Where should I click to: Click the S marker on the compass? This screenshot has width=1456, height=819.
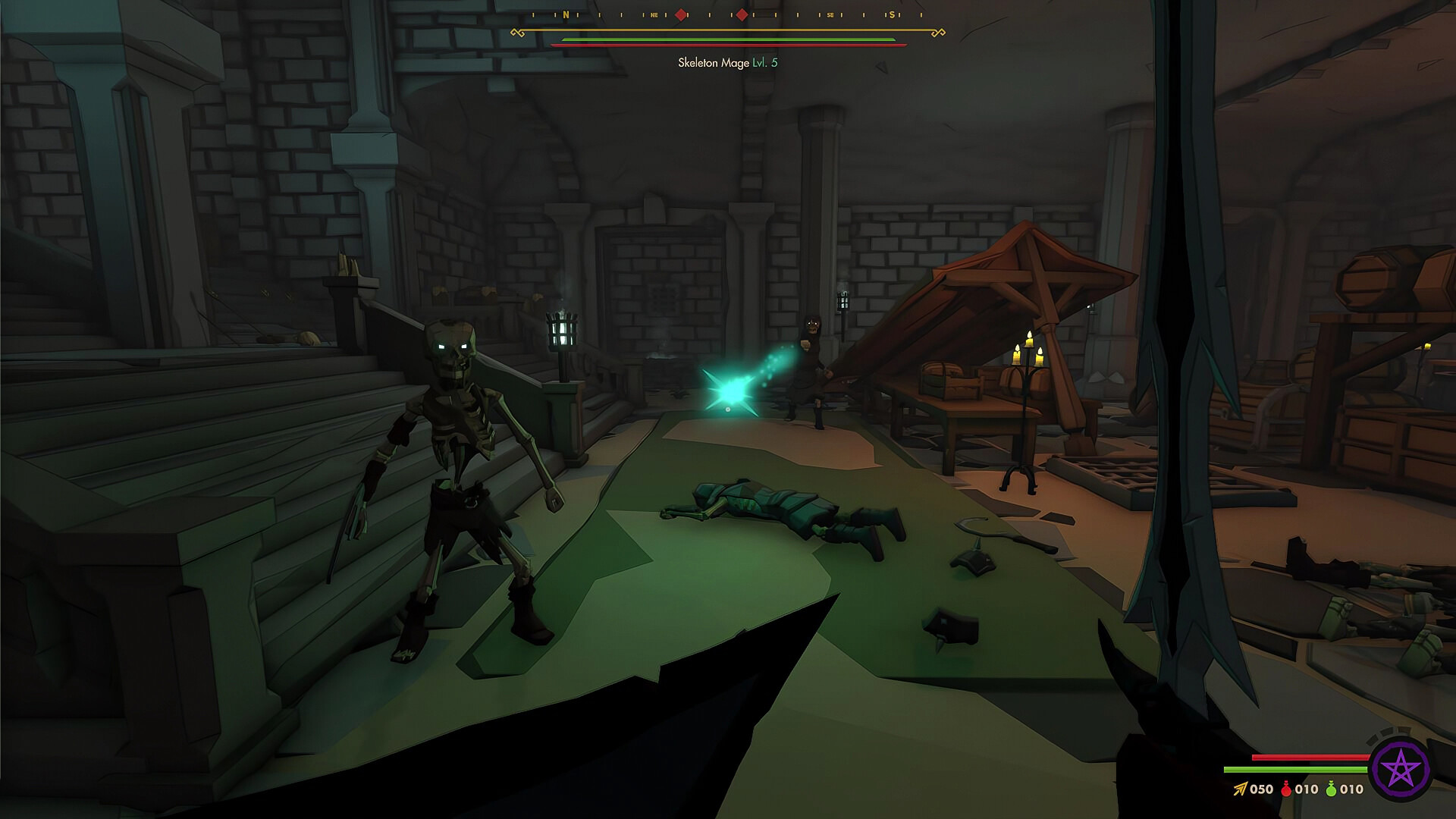pos(892,14)
